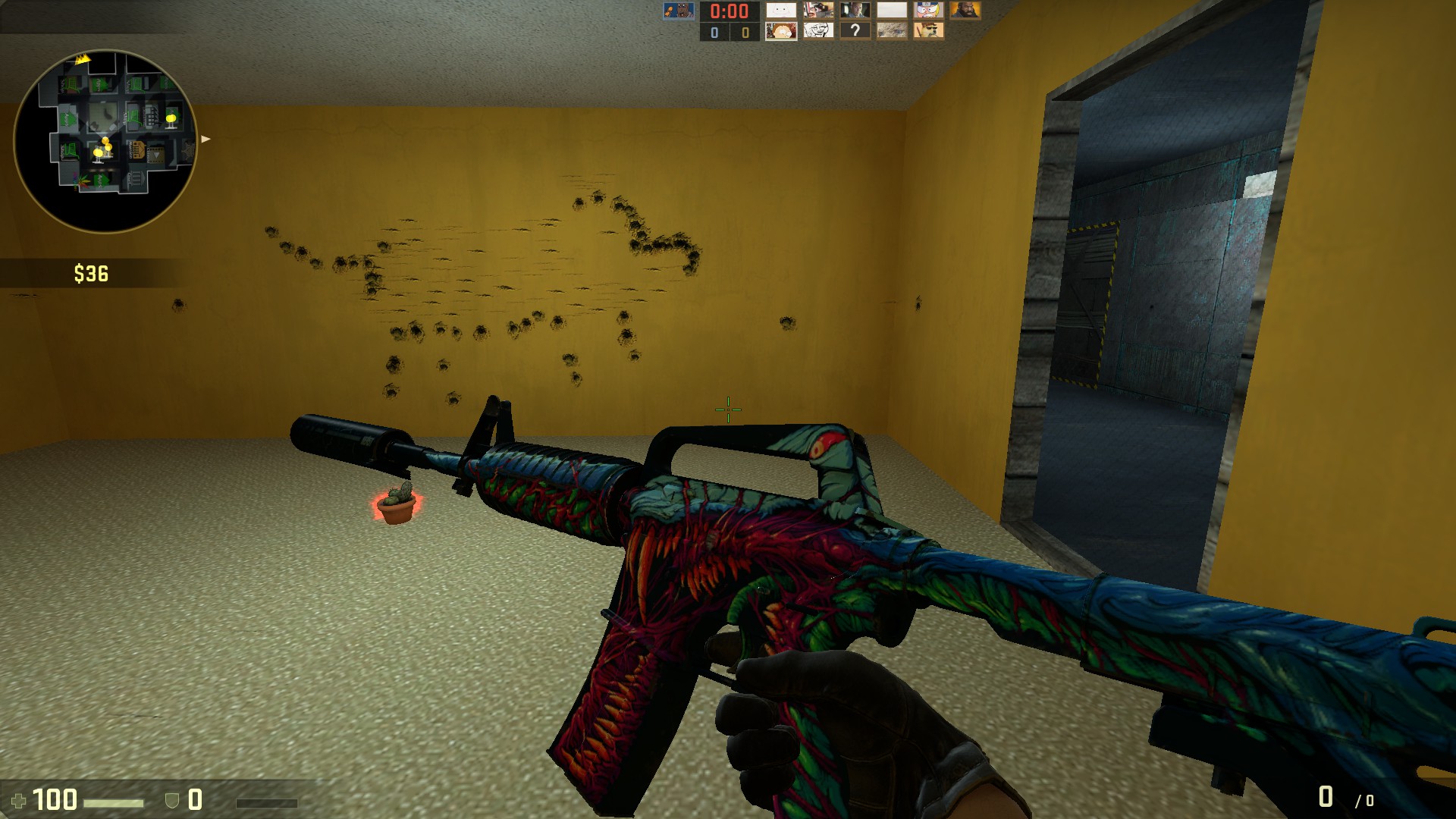This screenshot has width=1456, height=819.
Task: Click the highlighted brown-haired cartoon boy avatar
Action: pyautogui.click(x=781, y=30)
